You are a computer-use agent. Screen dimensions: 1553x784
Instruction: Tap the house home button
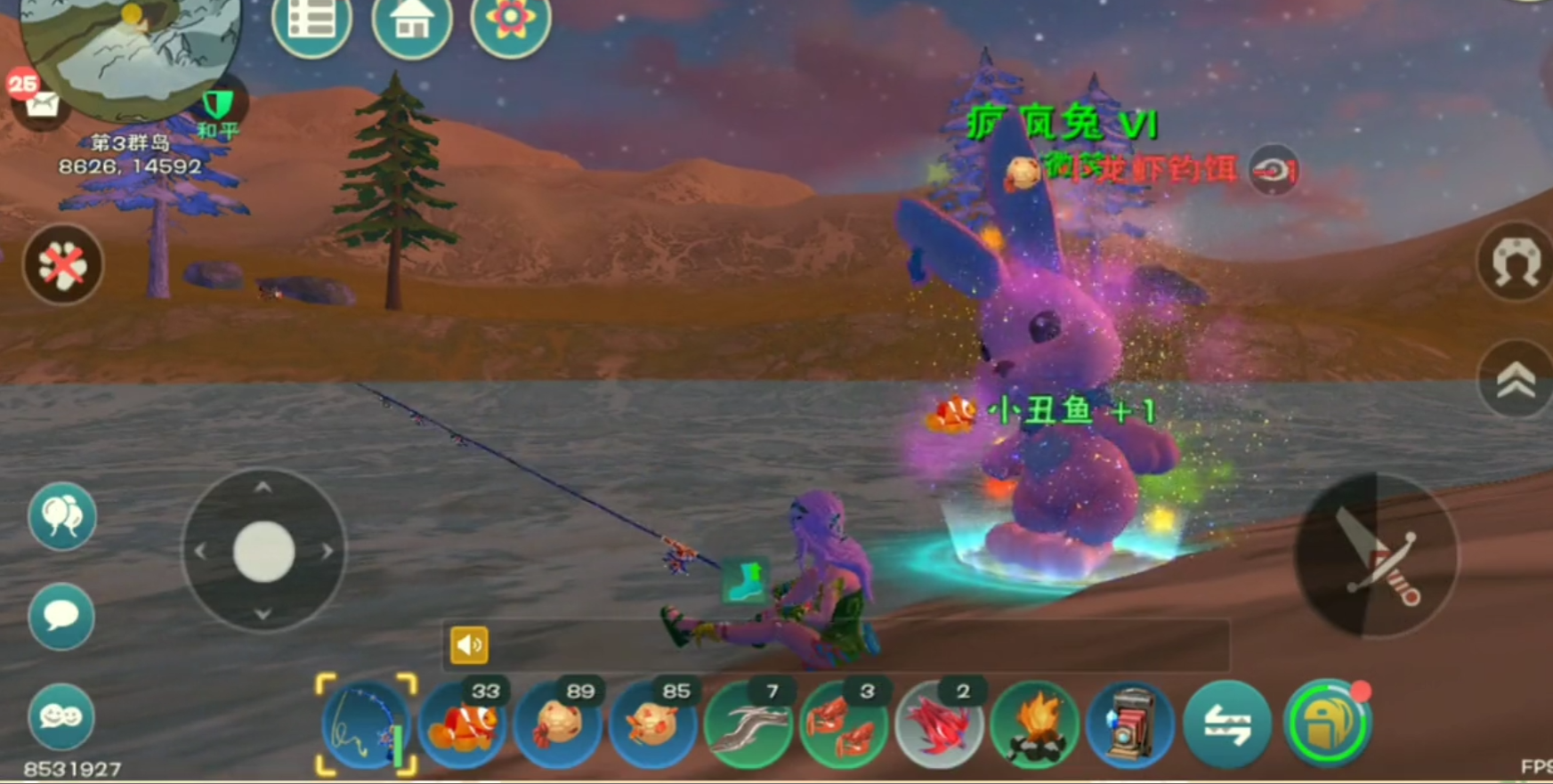click(x=411, y=22)
